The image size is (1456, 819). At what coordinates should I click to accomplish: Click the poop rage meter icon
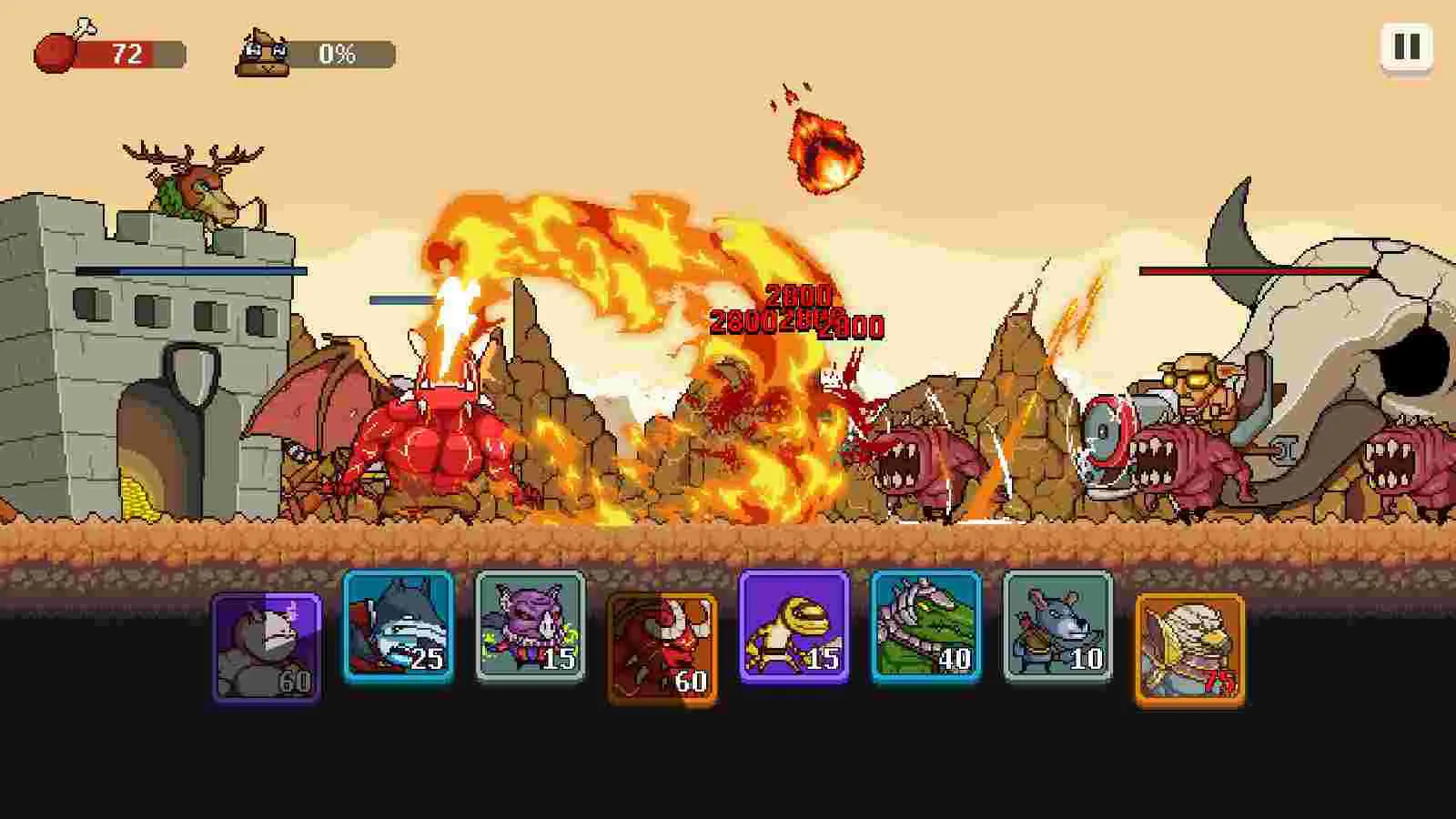(264, 52)
